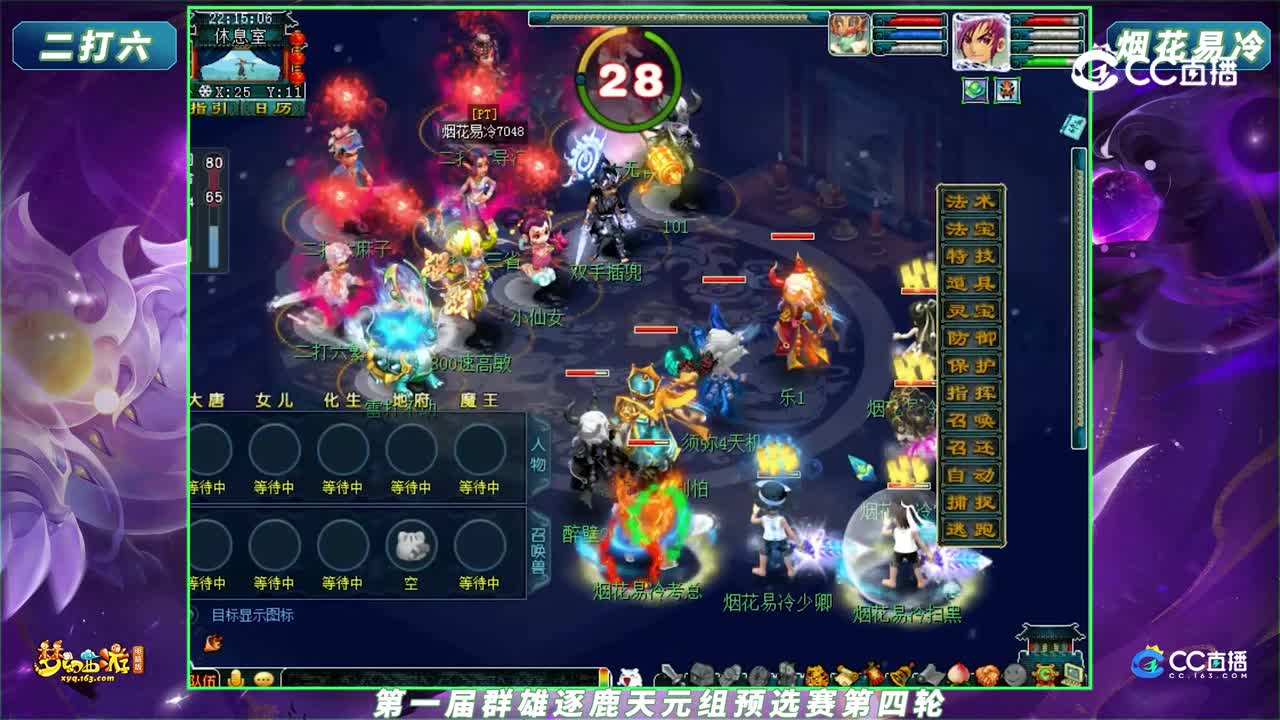Click the tiger head icon in the bottom toolbar
The width and height of the screenshot is (1280, 720).
[x=817, y=674]
